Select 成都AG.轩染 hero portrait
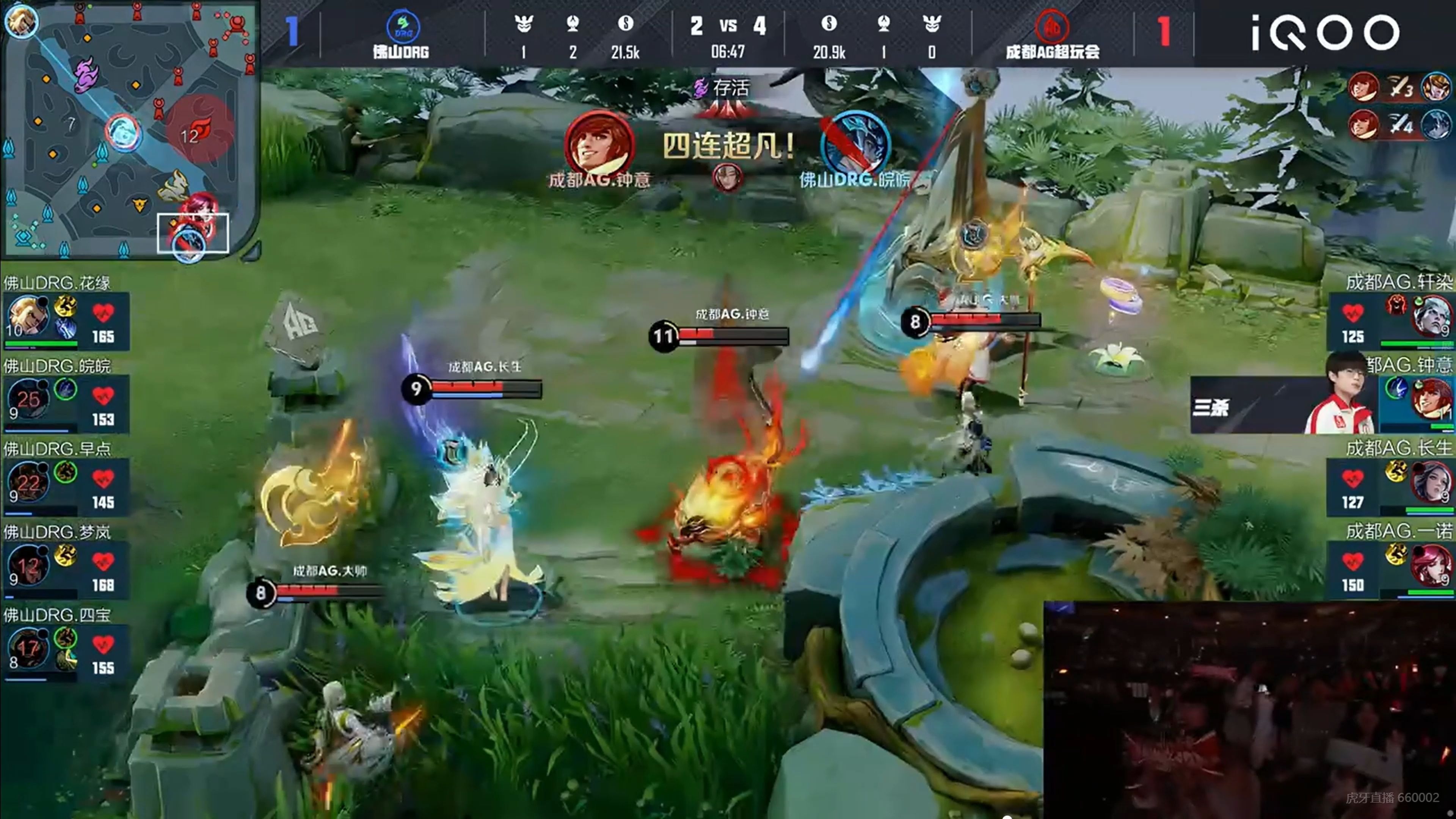Screen dimensions: 1456x819 tap(1431, 317)
